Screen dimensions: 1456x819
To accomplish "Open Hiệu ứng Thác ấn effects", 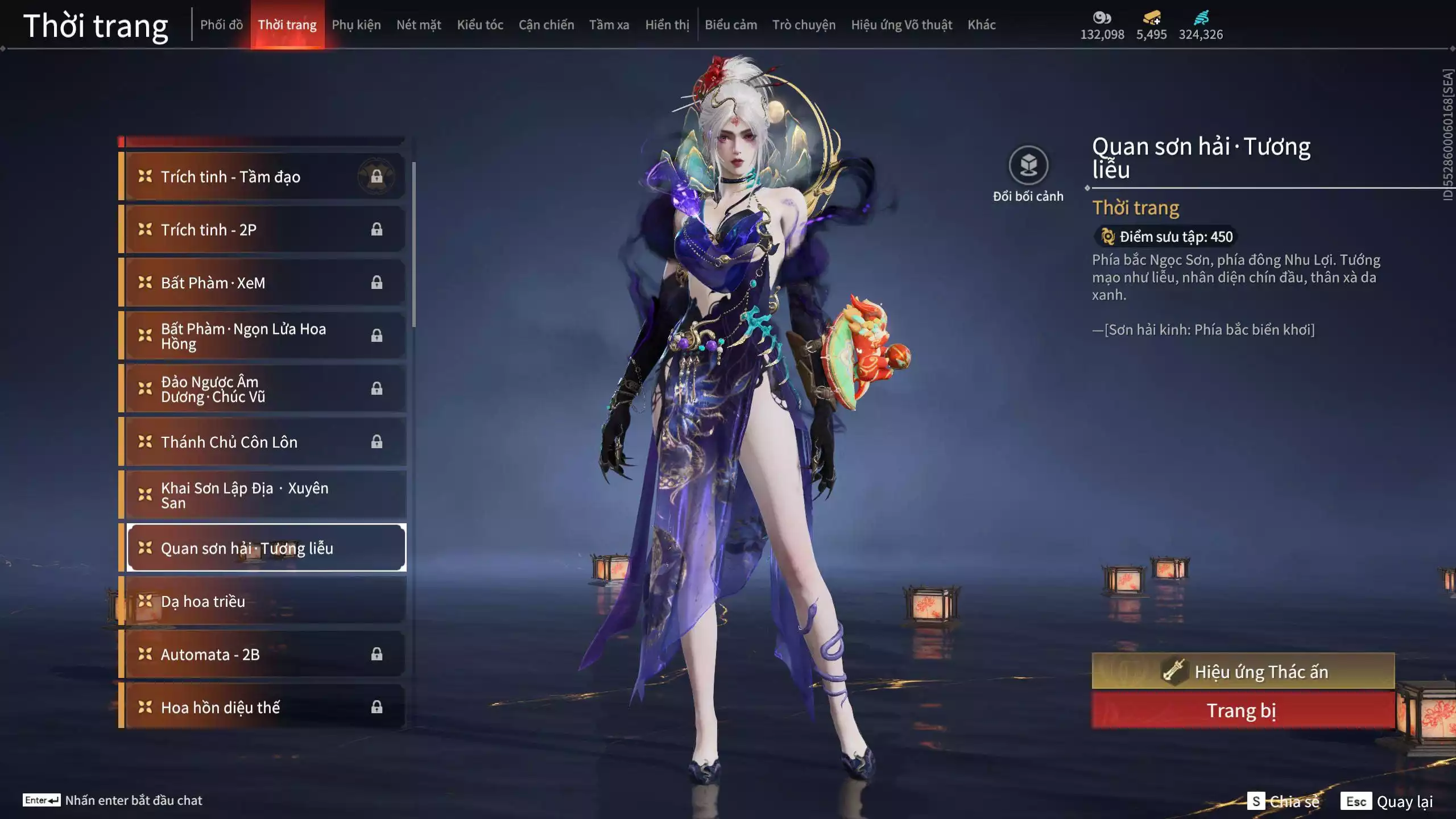I will pyautogui.click(x=1243, y=672).
